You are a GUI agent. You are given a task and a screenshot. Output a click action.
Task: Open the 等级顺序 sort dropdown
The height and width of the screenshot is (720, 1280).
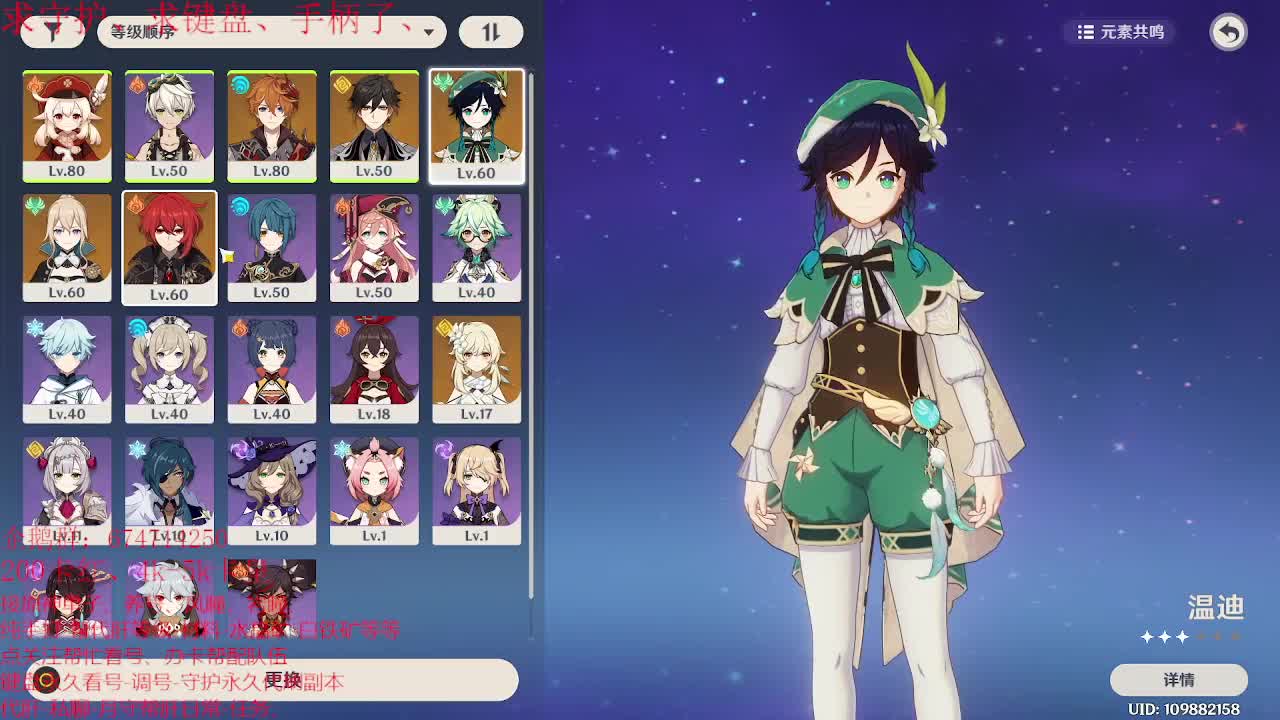tap(272, 32)
